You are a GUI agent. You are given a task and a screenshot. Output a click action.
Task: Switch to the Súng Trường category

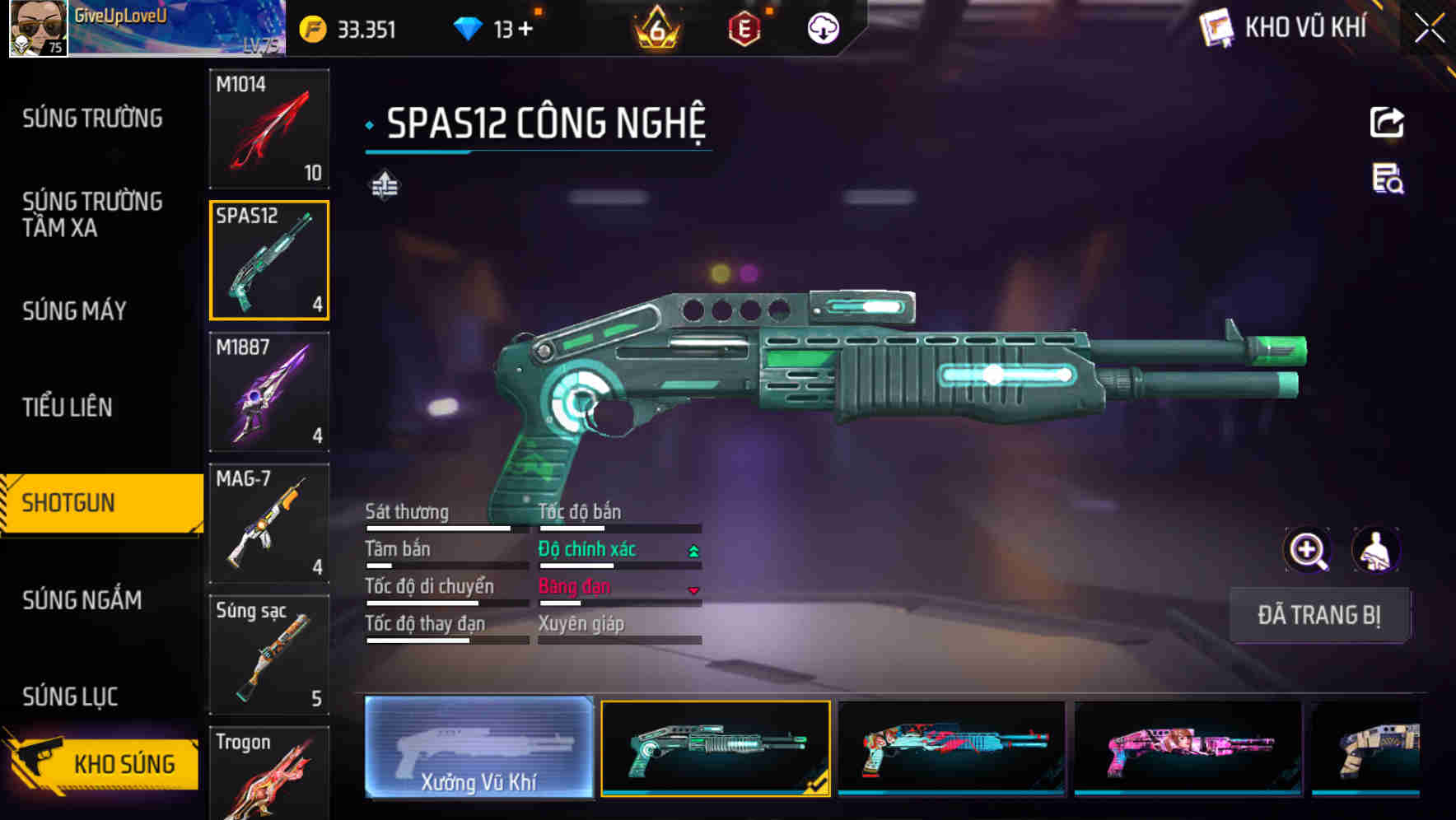[x=92, y=119]
